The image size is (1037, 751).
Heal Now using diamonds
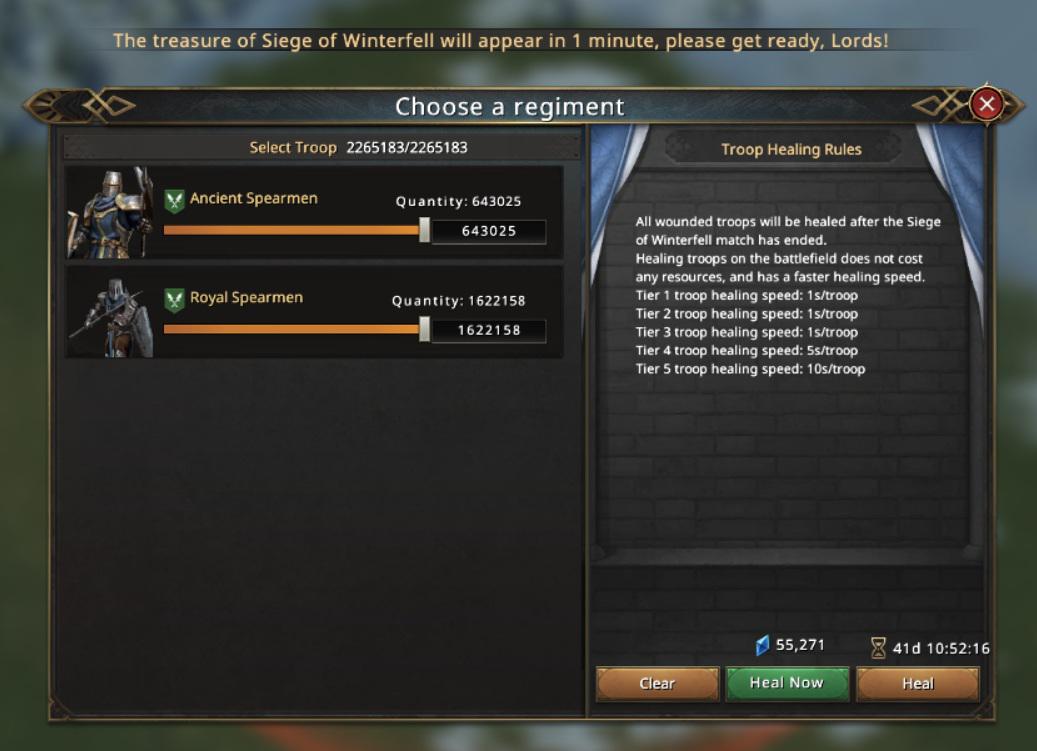coord(787,683)
